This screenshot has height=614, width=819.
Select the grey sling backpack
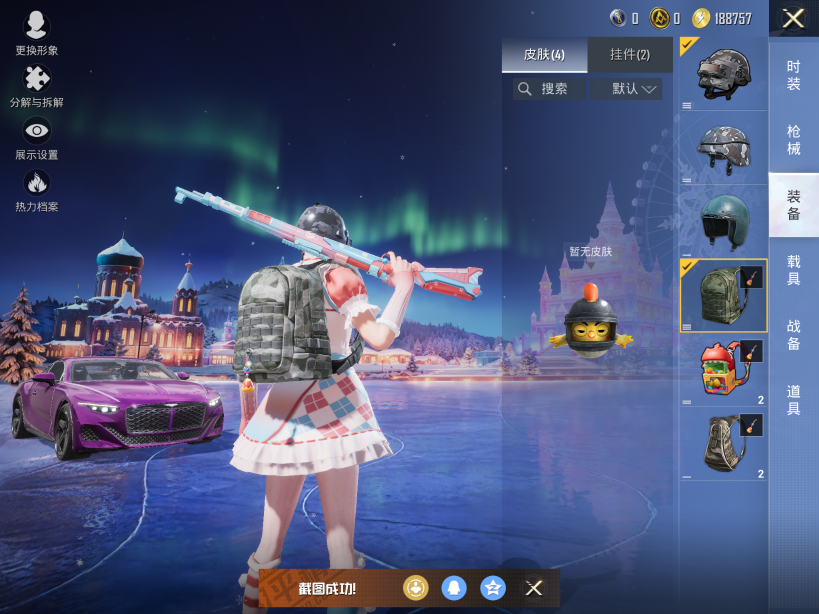(x=723, y=444)
